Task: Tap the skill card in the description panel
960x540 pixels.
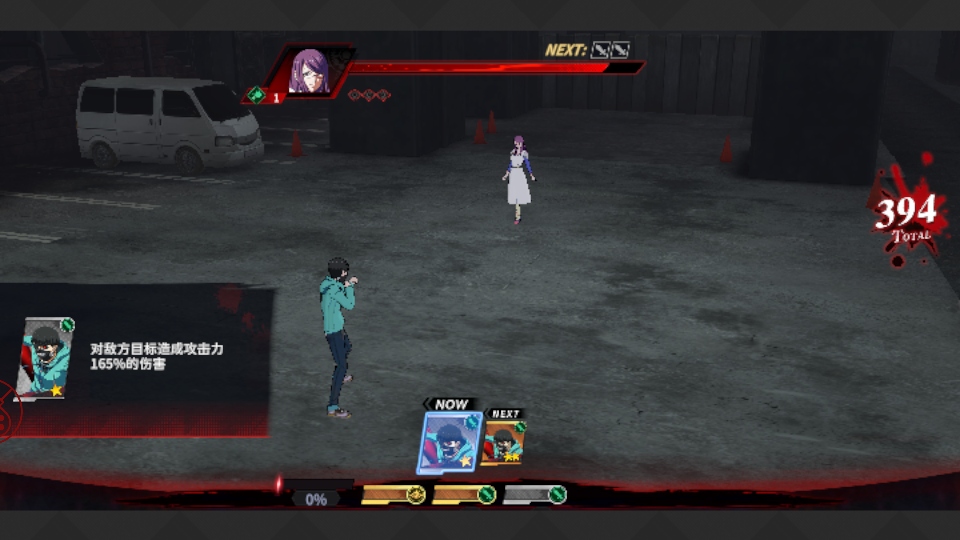Action: coord(45,359)
